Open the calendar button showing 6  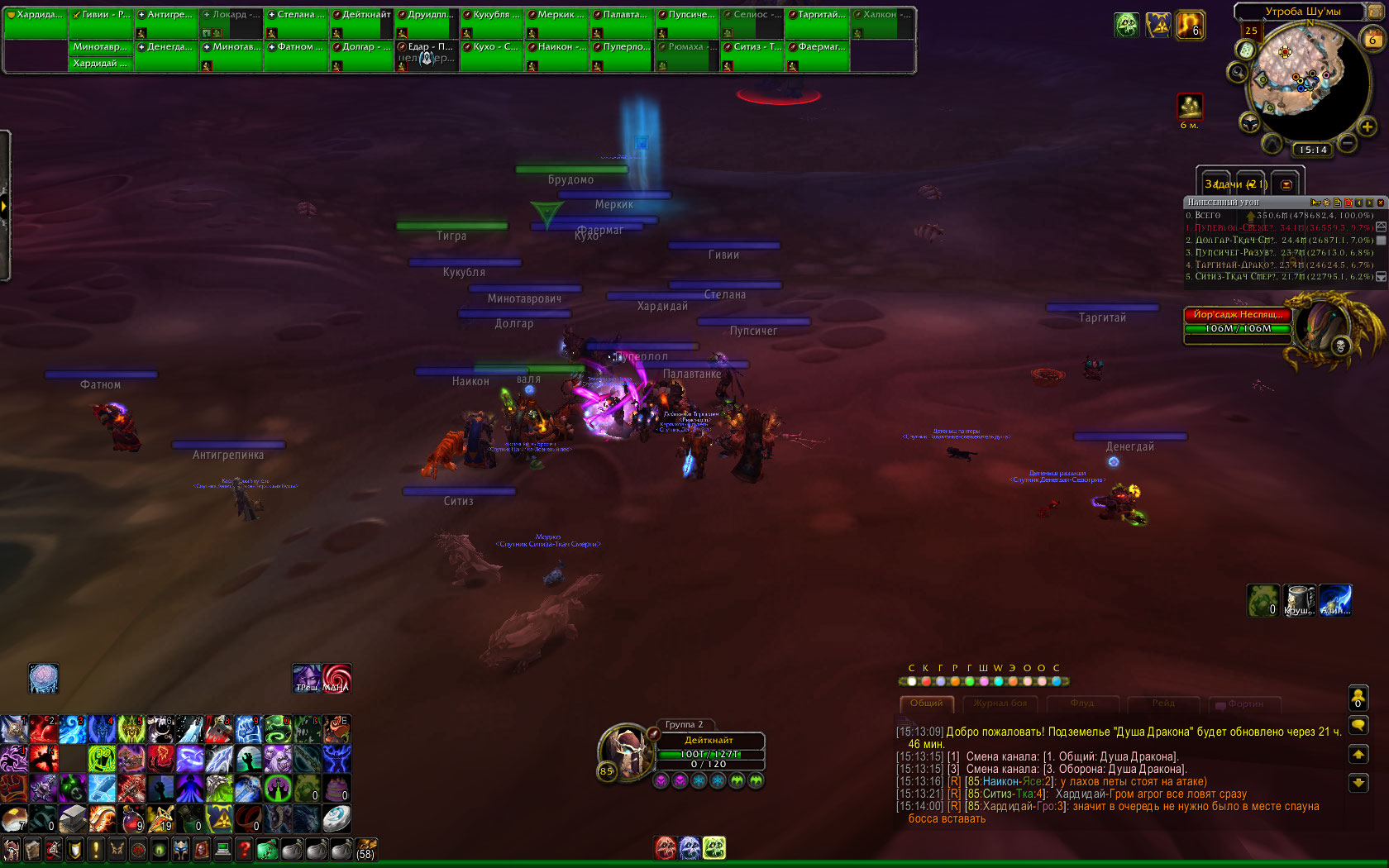(1373, 39)
